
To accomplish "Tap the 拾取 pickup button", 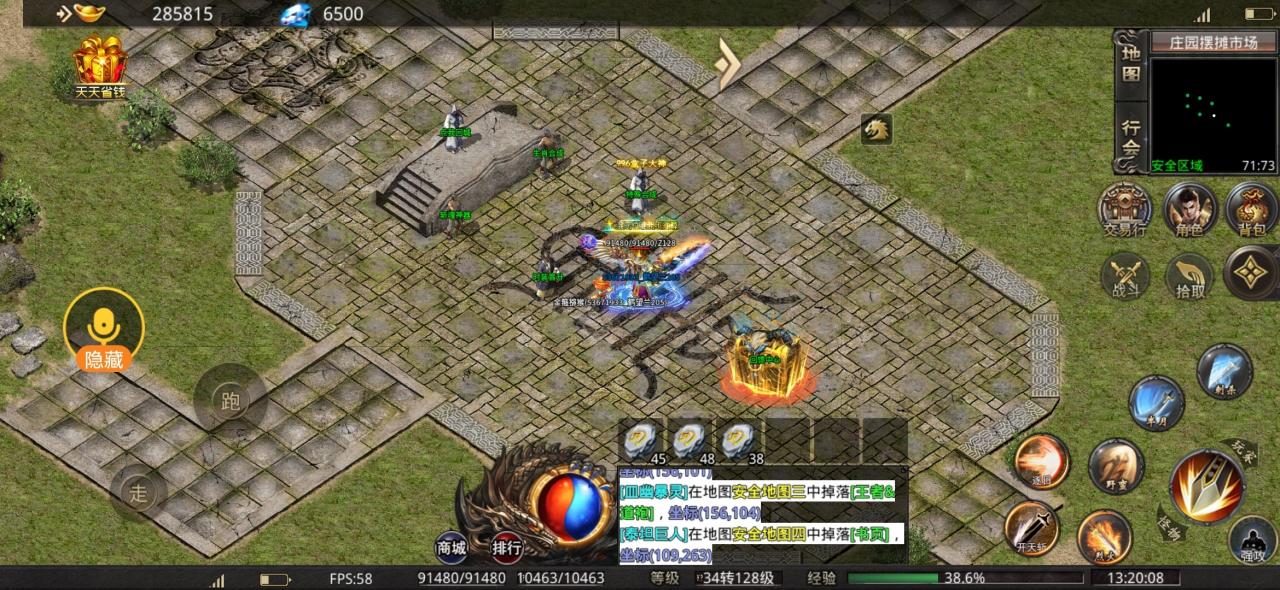I will (x=1189, y=274).
